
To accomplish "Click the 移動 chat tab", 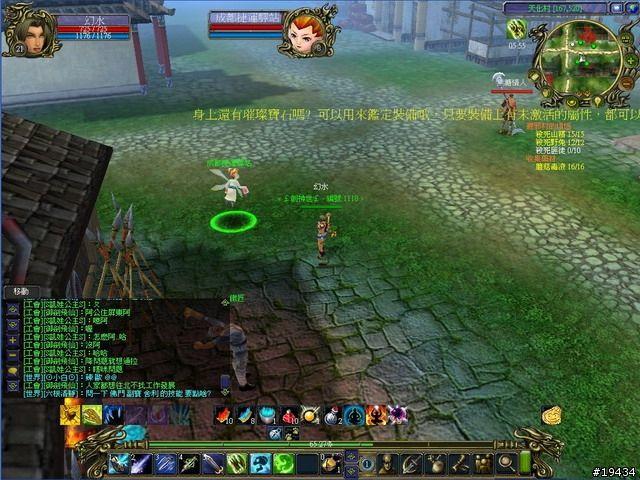I will coord(20,291).
